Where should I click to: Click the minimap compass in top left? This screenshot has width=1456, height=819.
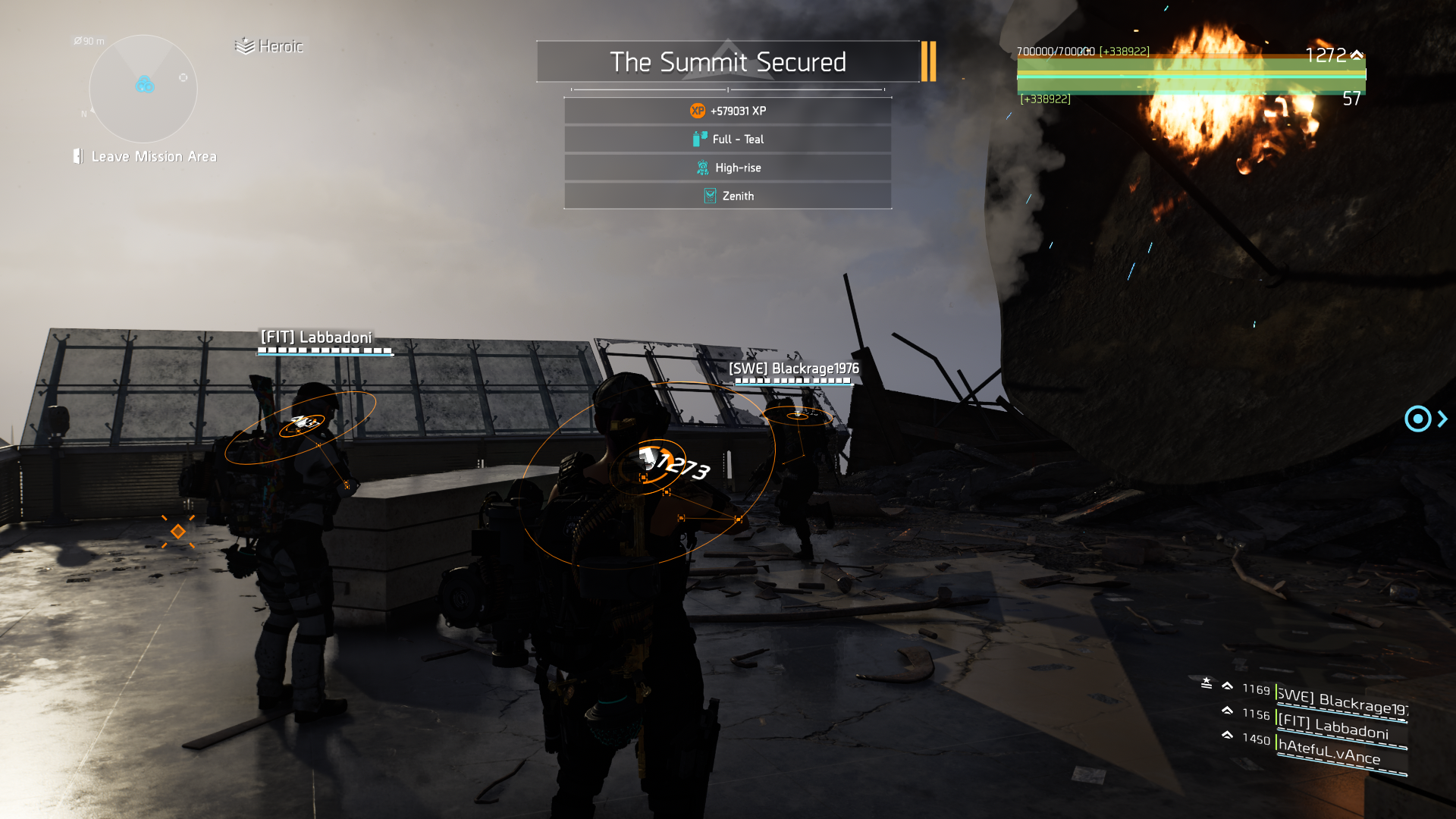point(143,89)
